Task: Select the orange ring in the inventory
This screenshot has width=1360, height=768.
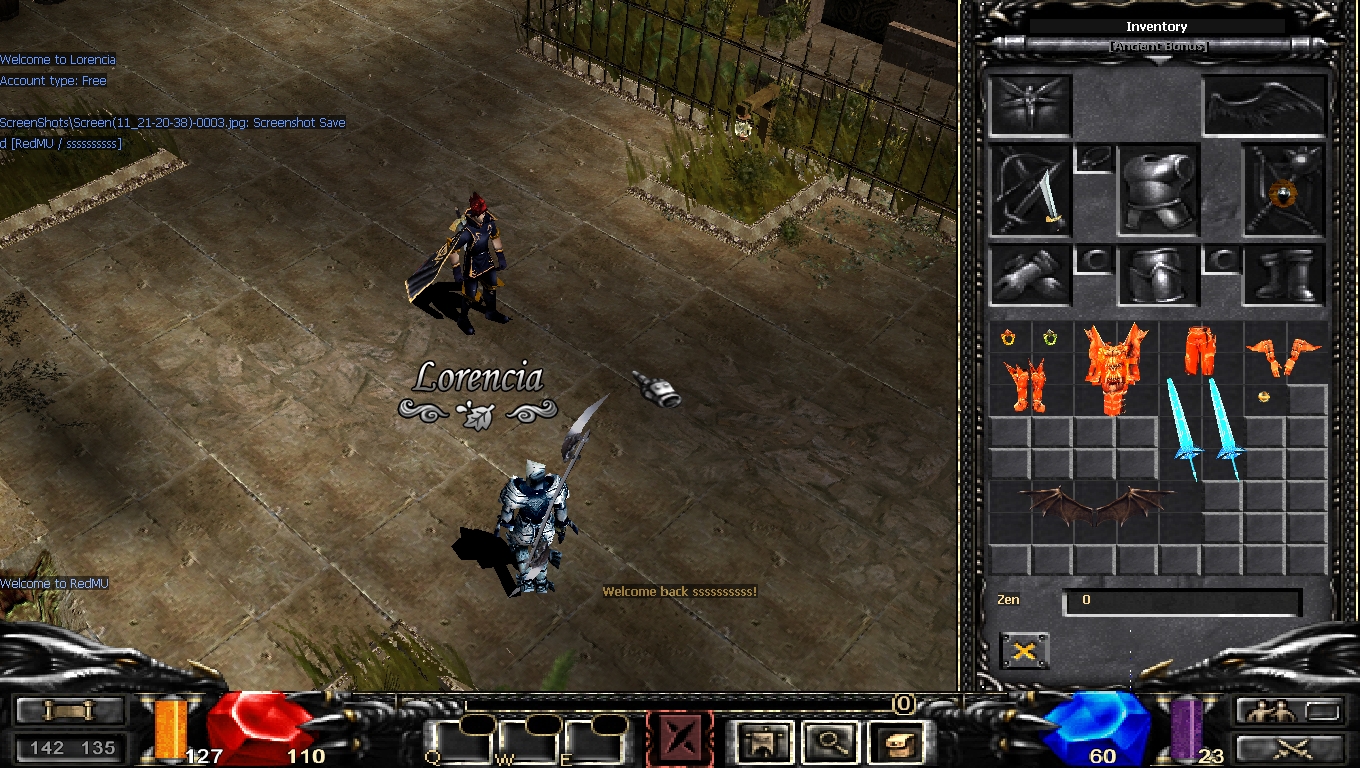Action: 1008,338
